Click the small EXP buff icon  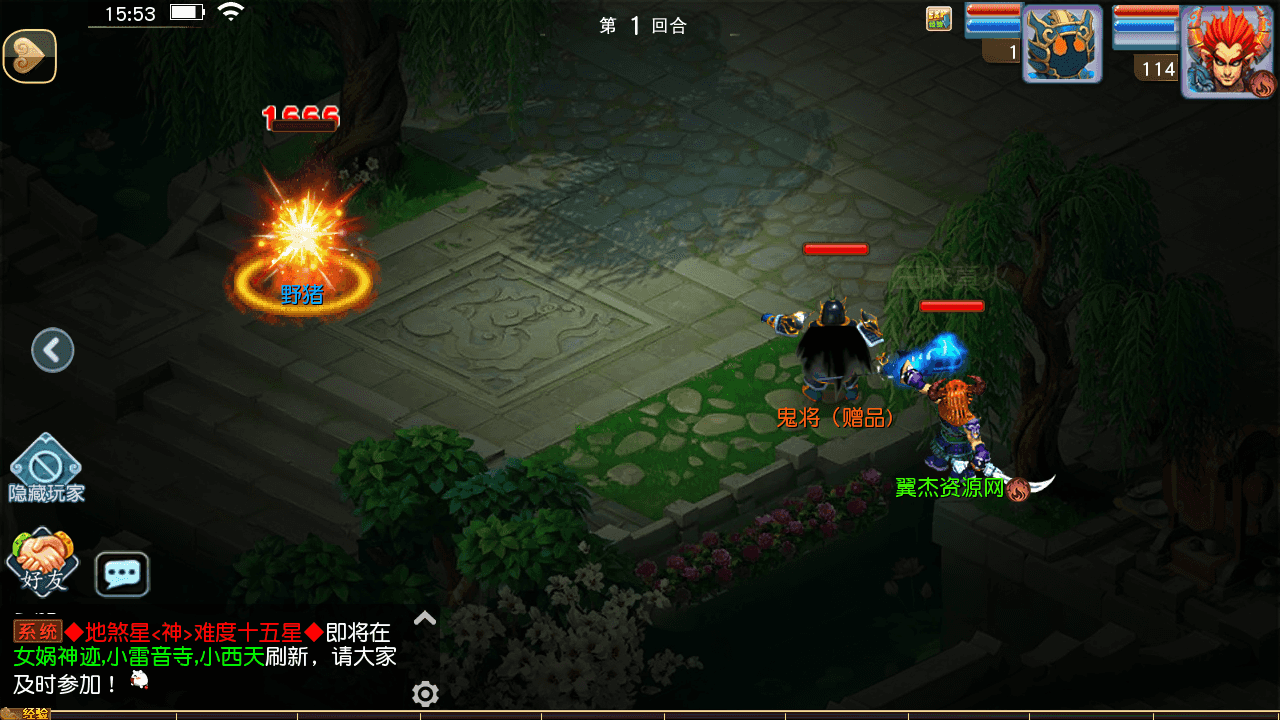[x=938, y=19]
